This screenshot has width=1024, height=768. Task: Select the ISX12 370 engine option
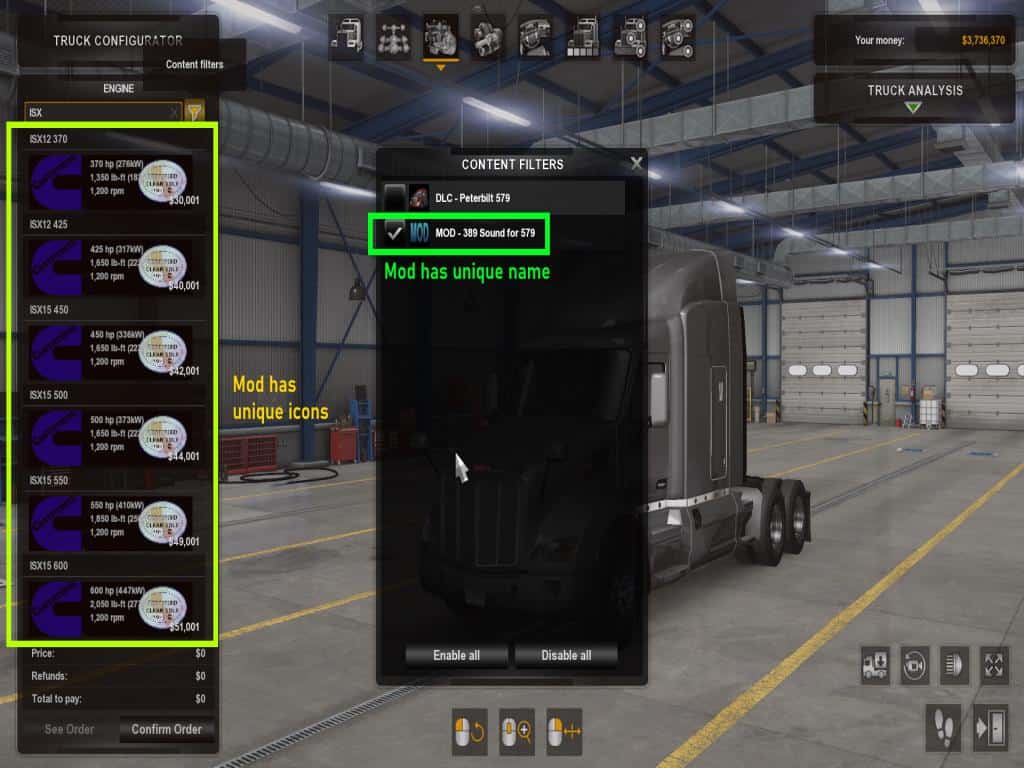[x=110, y=180]
